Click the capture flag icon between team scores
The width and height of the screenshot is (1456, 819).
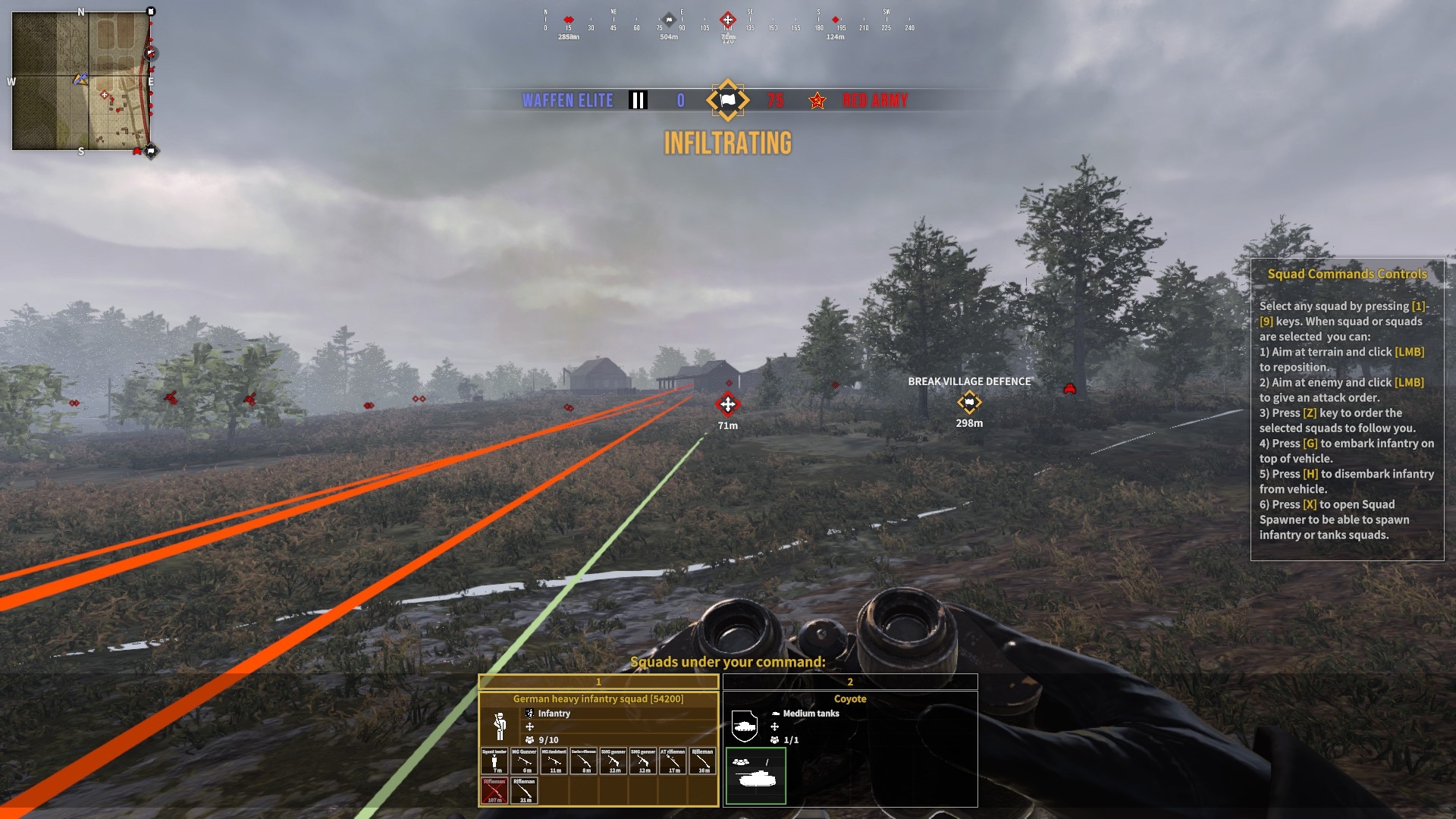point(727,100)
